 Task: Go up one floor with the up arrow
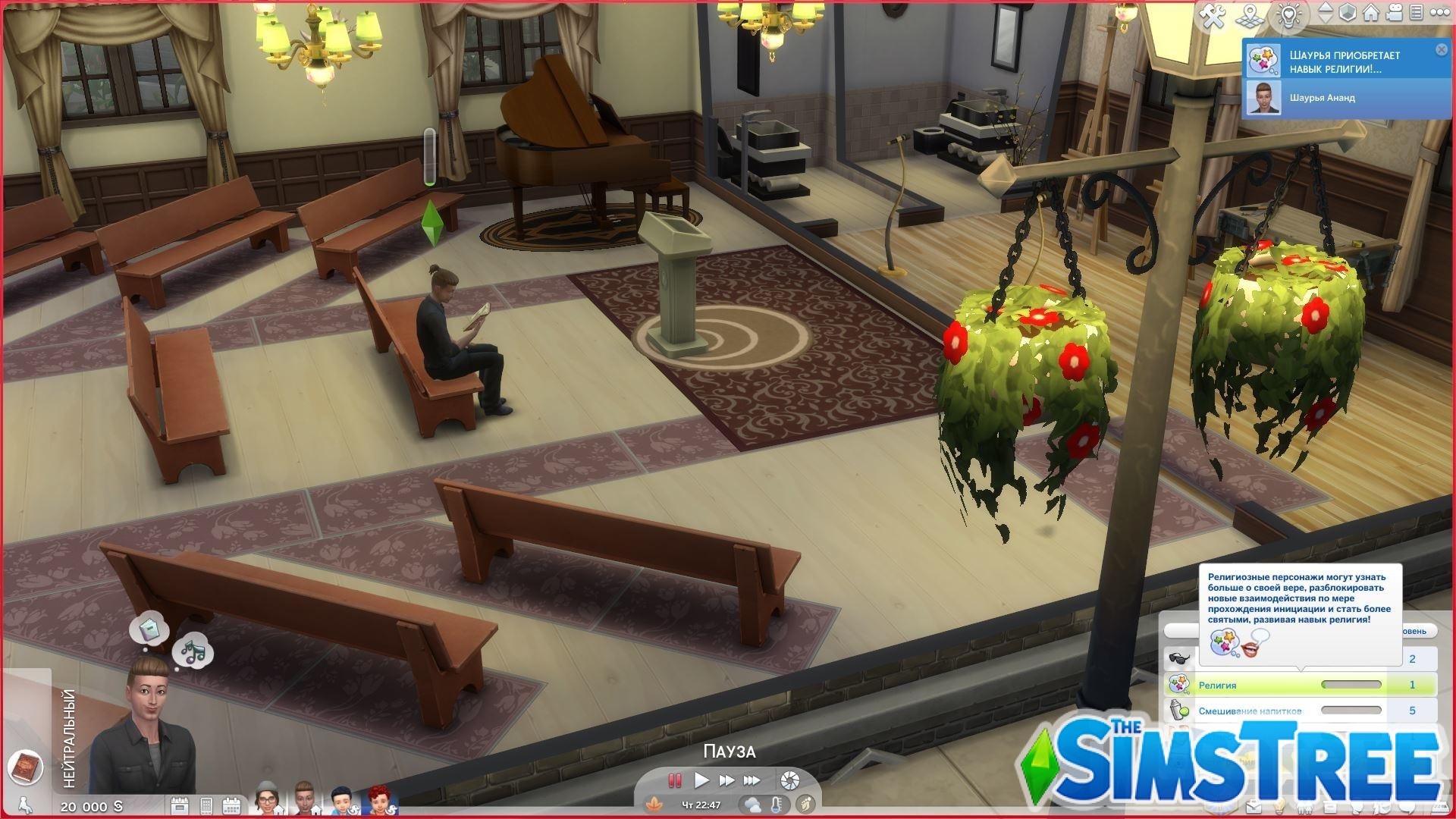click(1325, 8)
